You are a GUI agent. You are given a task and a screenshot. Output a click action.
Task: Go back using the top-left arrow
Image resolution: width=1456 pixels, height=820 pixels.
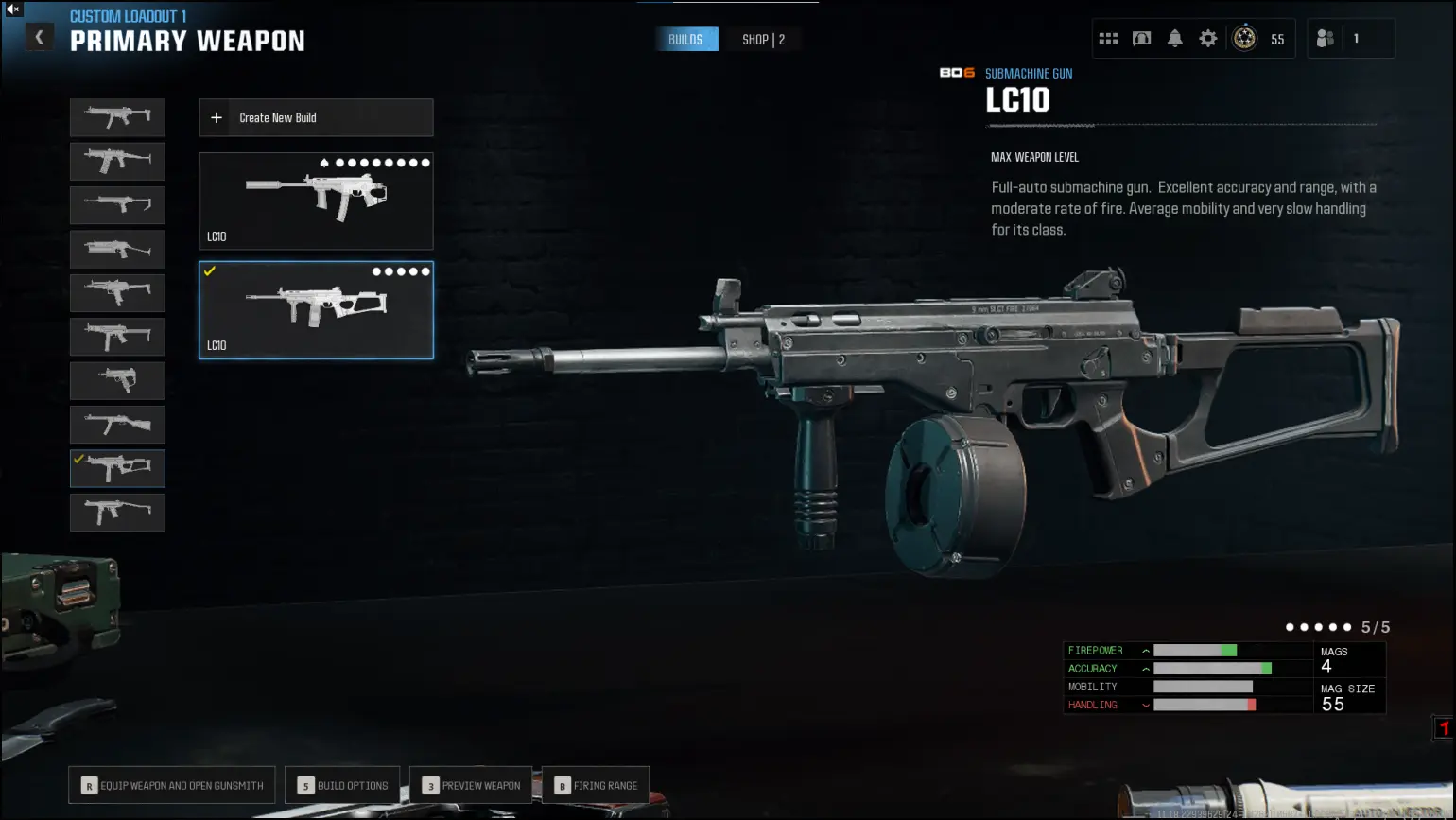point(39,37)
